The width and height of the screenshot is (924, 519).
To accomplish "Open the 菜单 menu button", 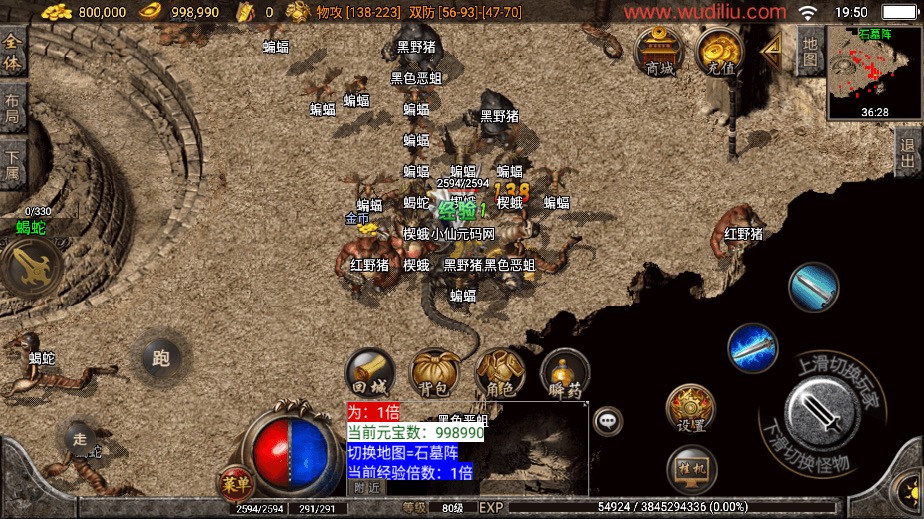I will 237,485.
